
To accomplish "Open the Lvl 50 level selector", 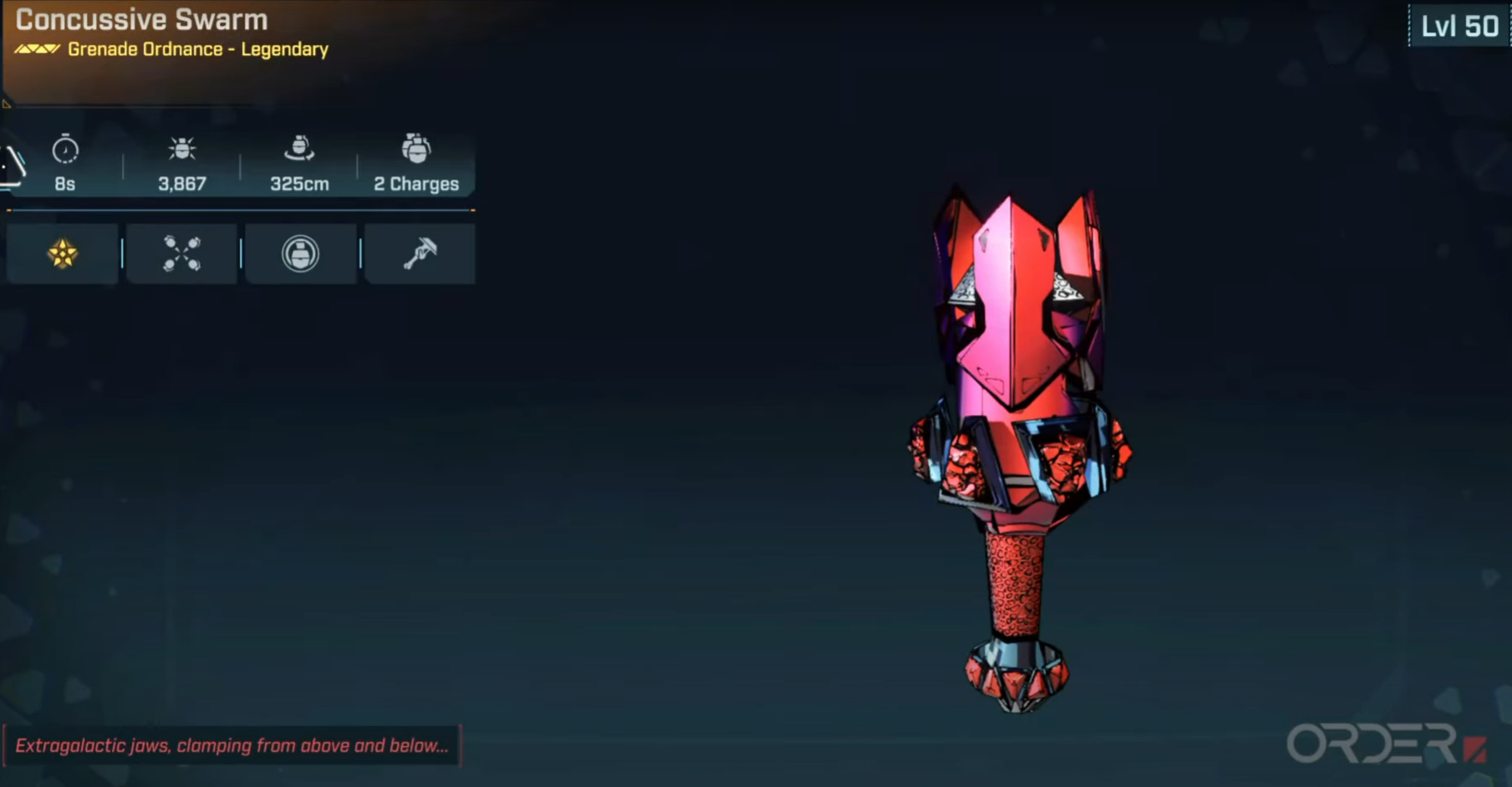I will coord(1458,25).
